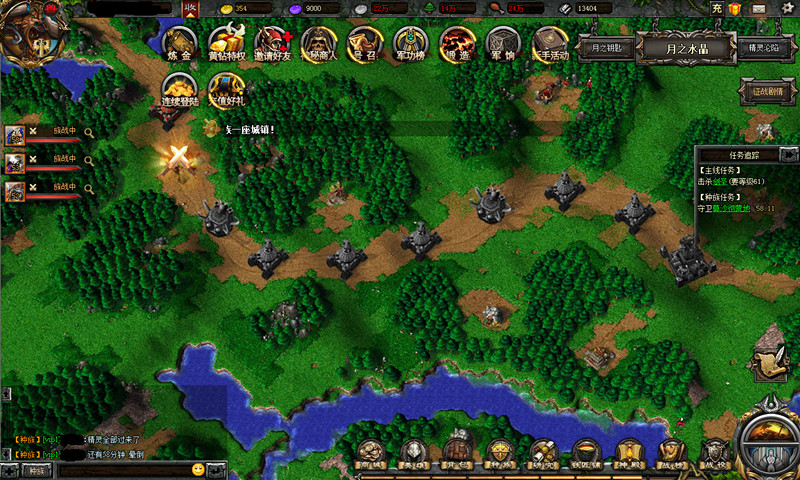The width and height of the screenshot is (800, 480).
Task: Claim the 连续登陆 login reward
Action: coord(181,89)
